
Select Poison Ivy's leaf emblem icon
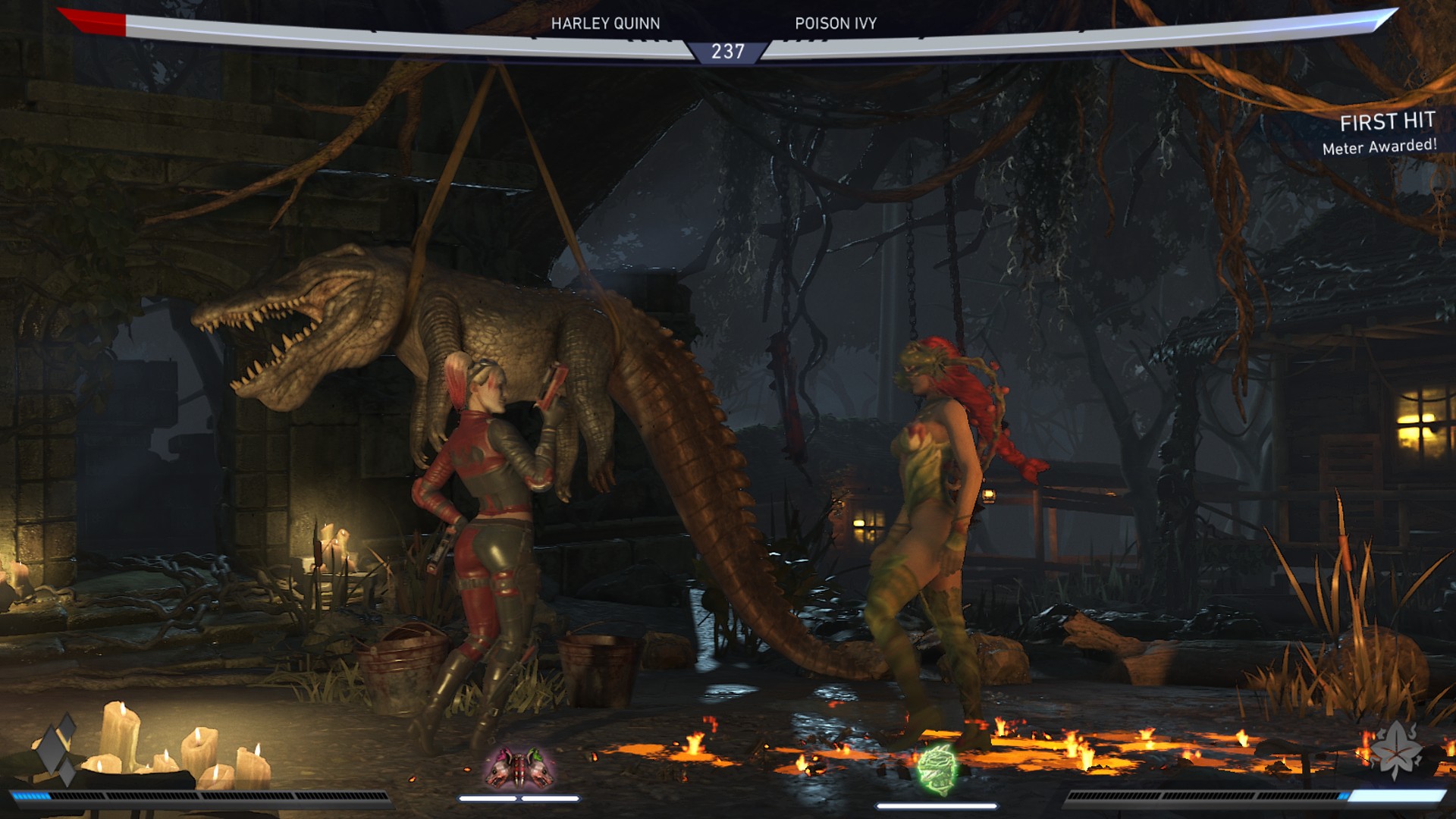pos(1396,749)
